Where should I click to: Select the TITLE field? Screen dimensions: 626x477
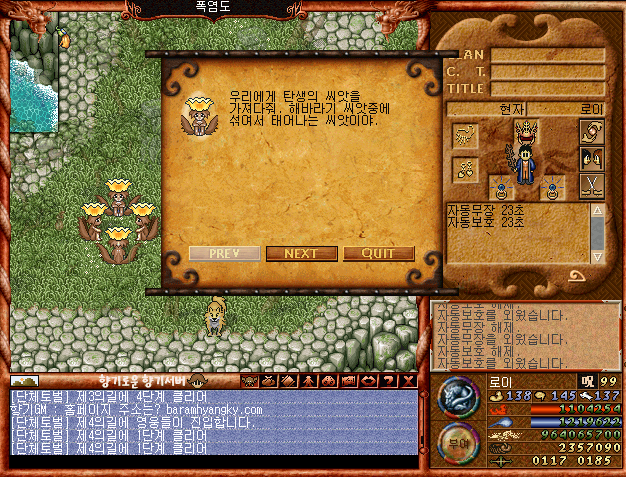(x=547, y=88)
